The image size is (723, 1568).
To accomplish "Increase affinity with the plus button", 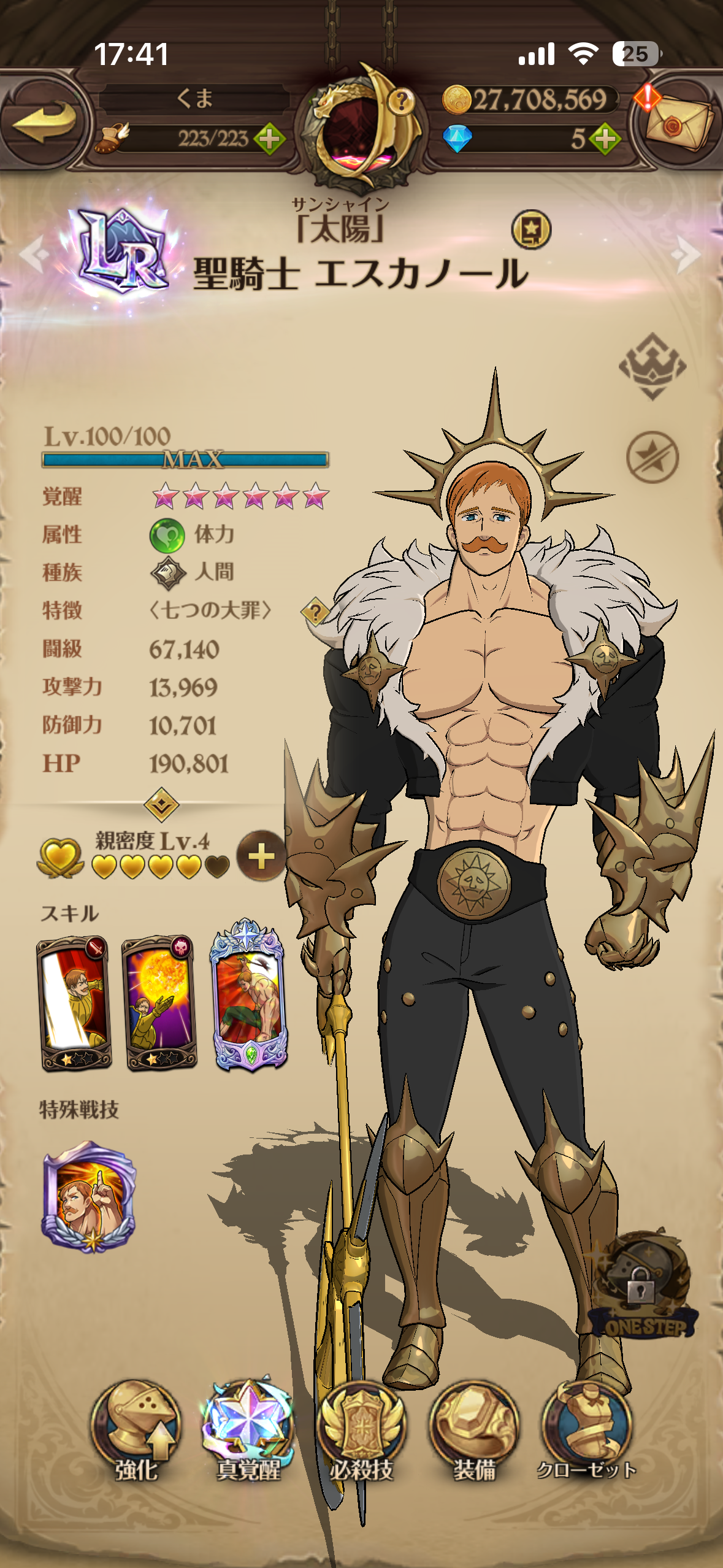I will point(261,856).
